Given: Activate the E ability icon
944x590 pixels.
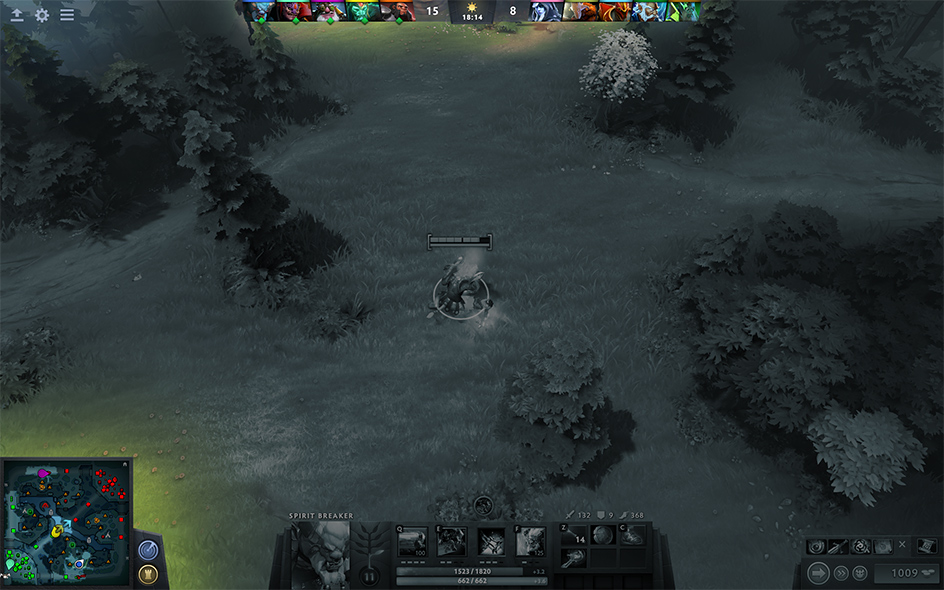Looking at the screenshot, I should tap(452, 541).
